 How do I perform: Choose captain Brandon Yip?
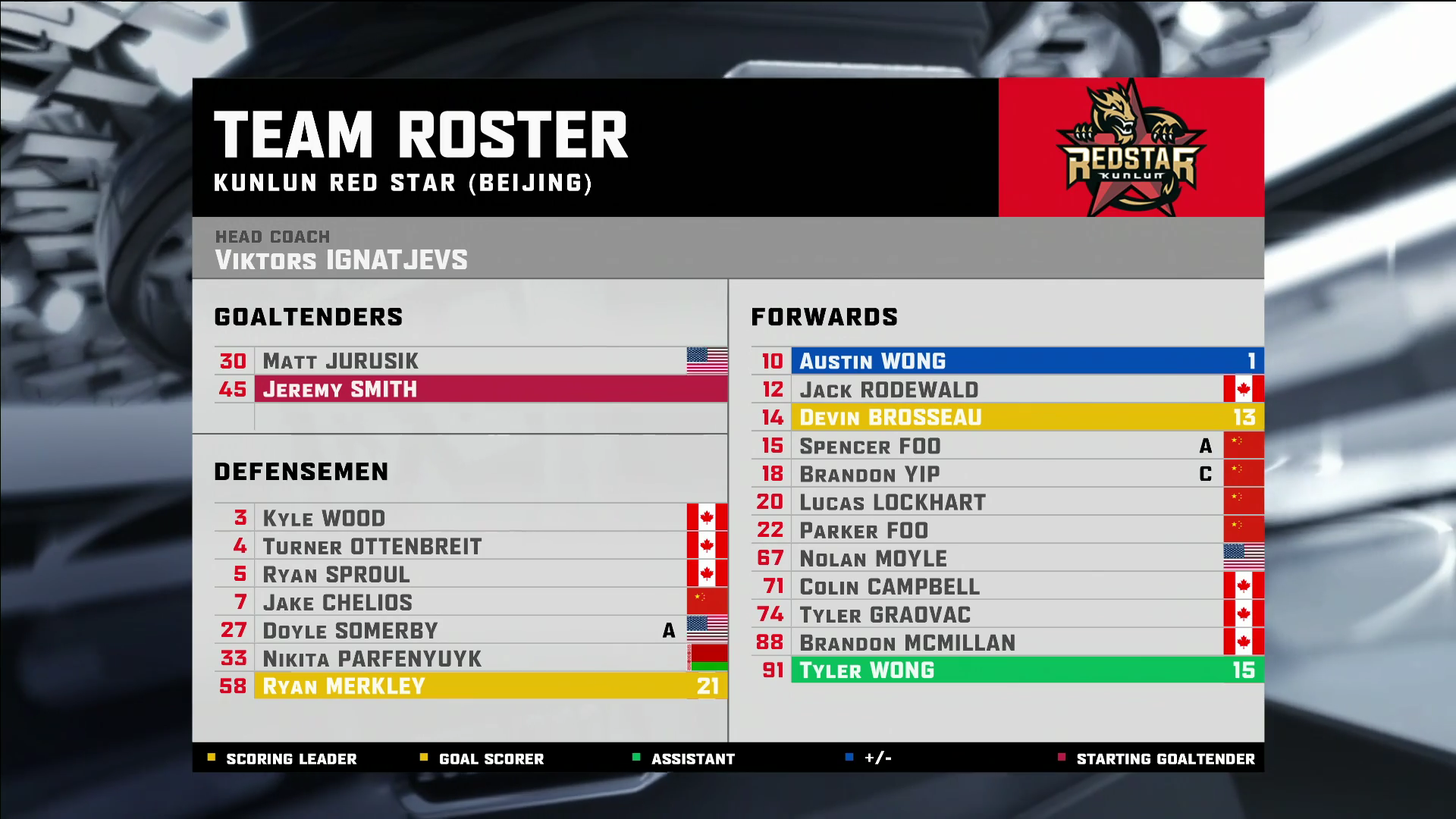pos(1009,474)
